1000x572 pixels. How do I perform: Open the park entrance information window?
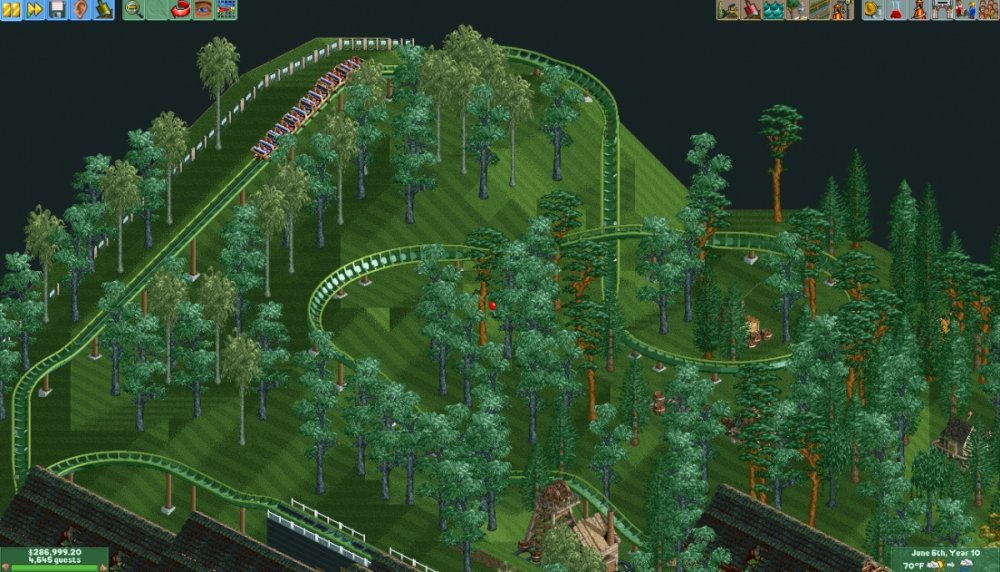click(941, 10)
